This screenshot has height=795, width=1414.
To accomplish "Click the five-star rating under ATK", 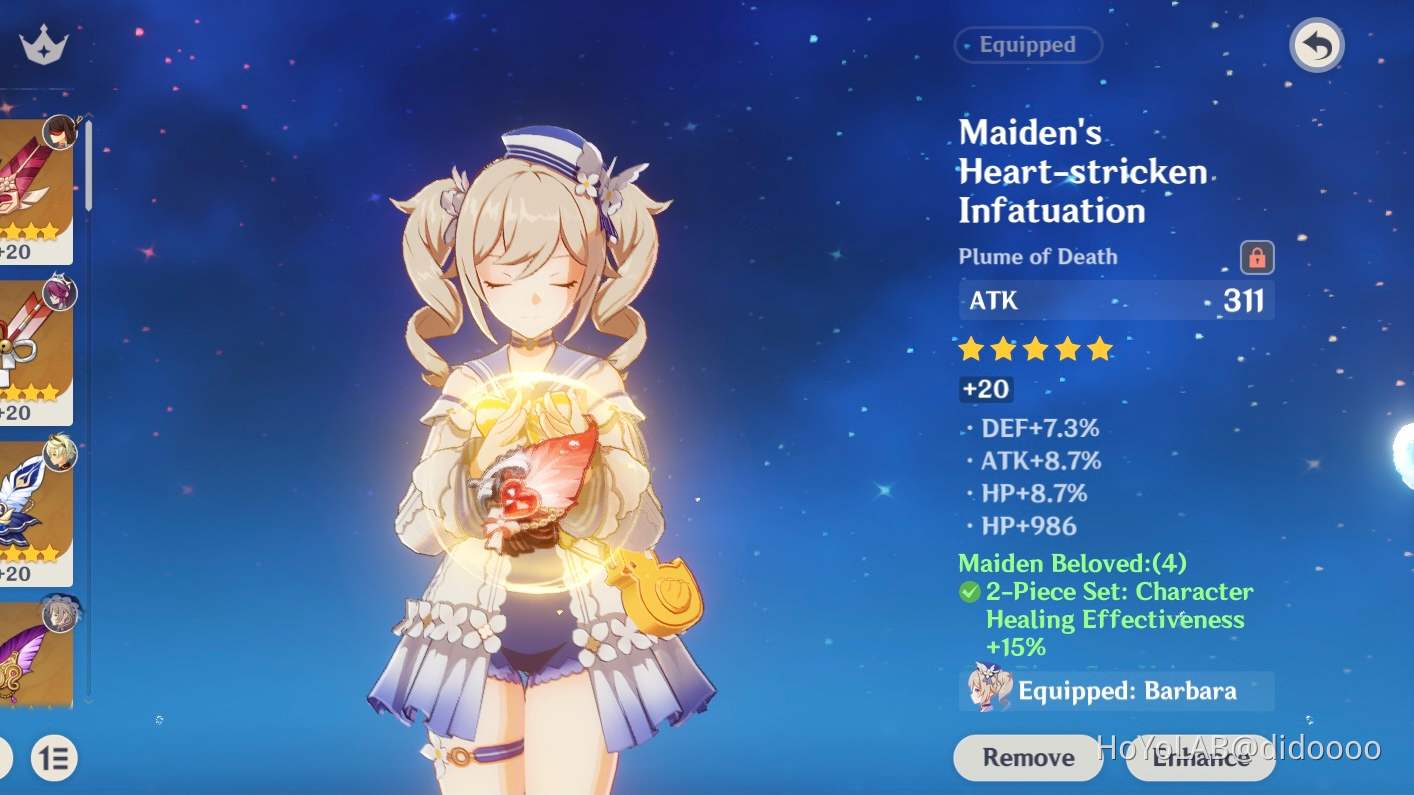I will pyautogui.click(x=1035, y=349).
